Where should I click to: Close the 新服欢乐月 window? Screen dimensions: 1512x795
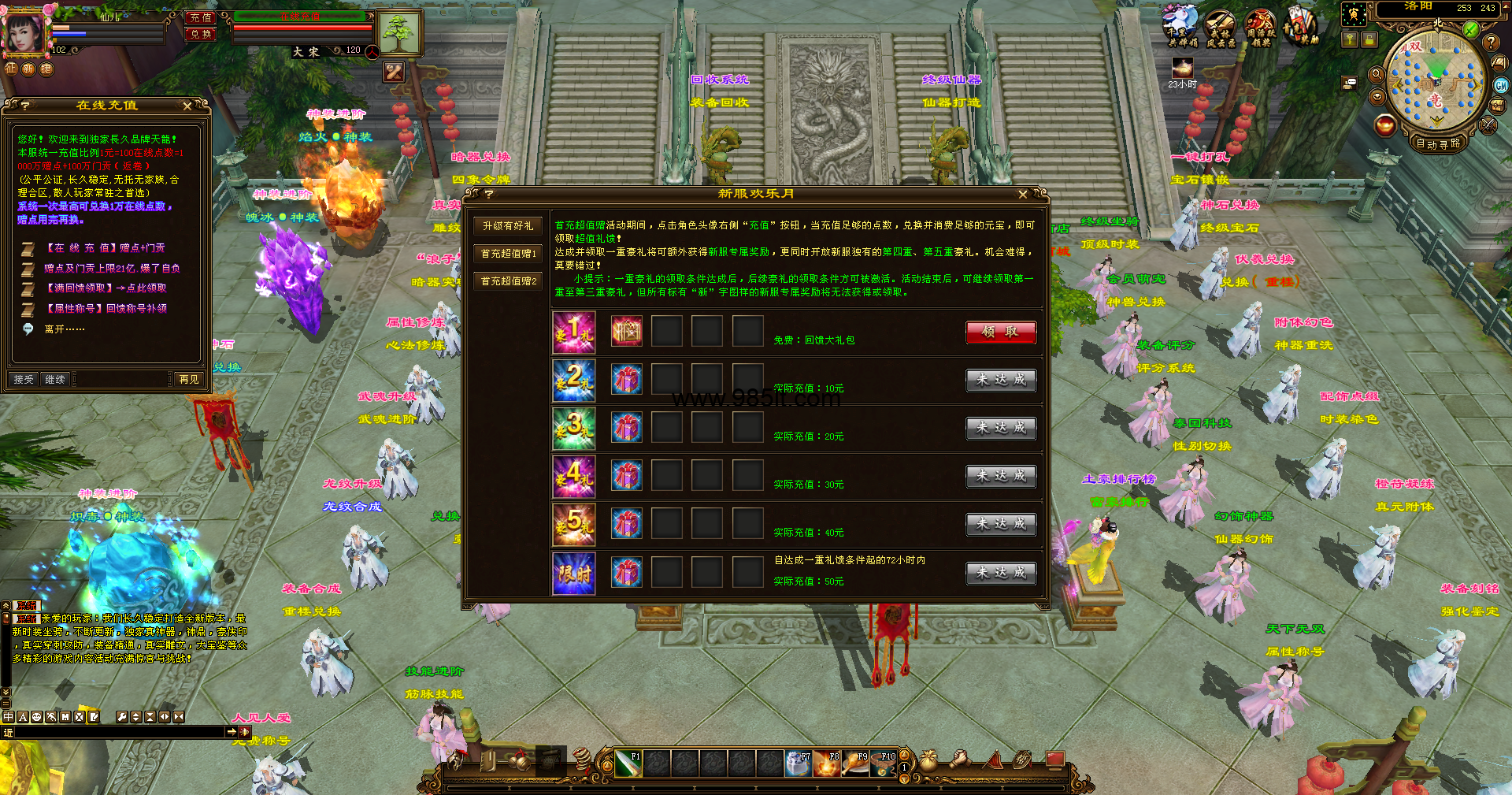click(1022, 194)
